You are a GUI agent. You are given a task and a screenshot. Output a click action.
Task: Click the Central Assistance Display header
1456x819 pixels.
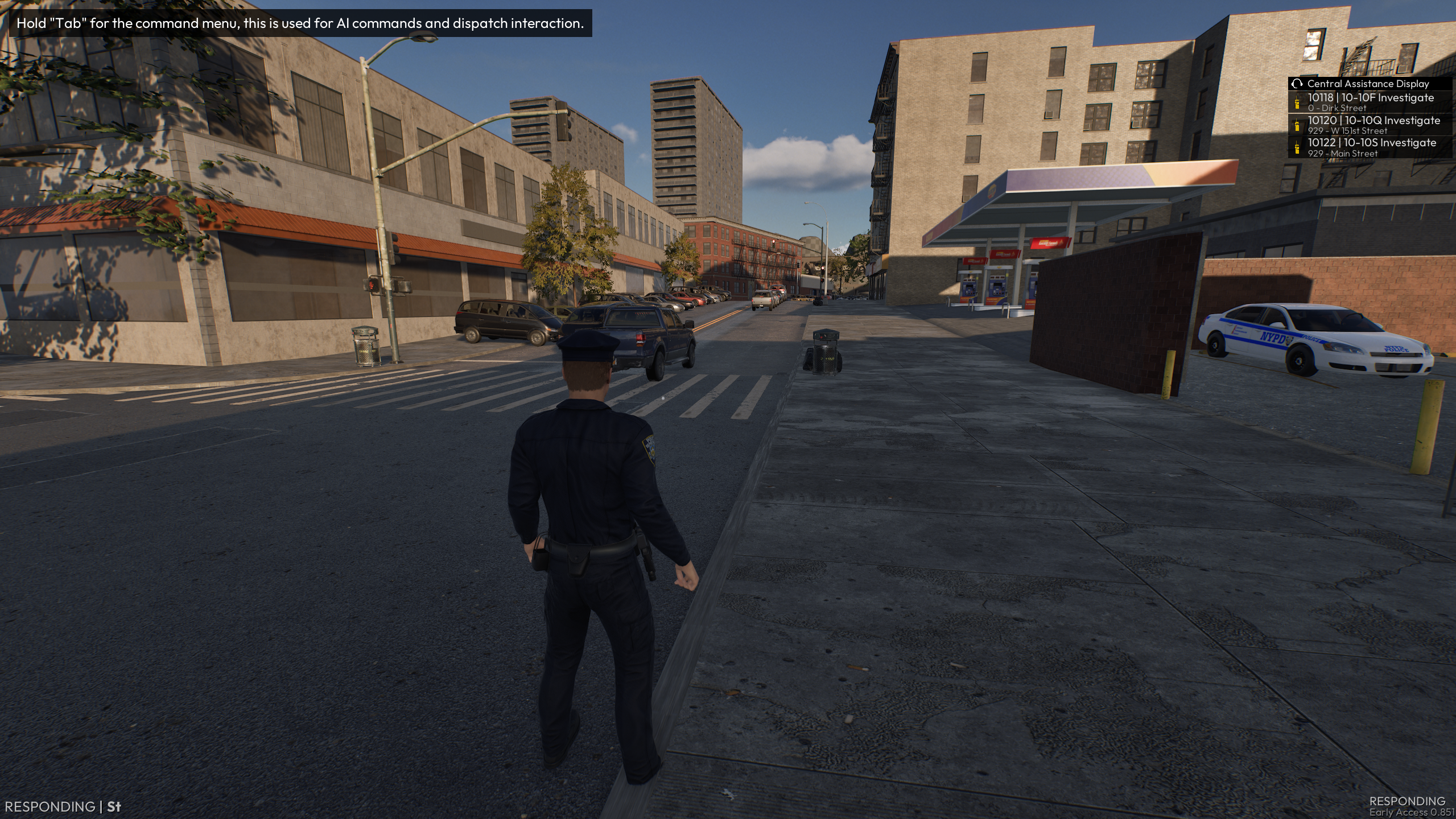(x=1367, y=84)
